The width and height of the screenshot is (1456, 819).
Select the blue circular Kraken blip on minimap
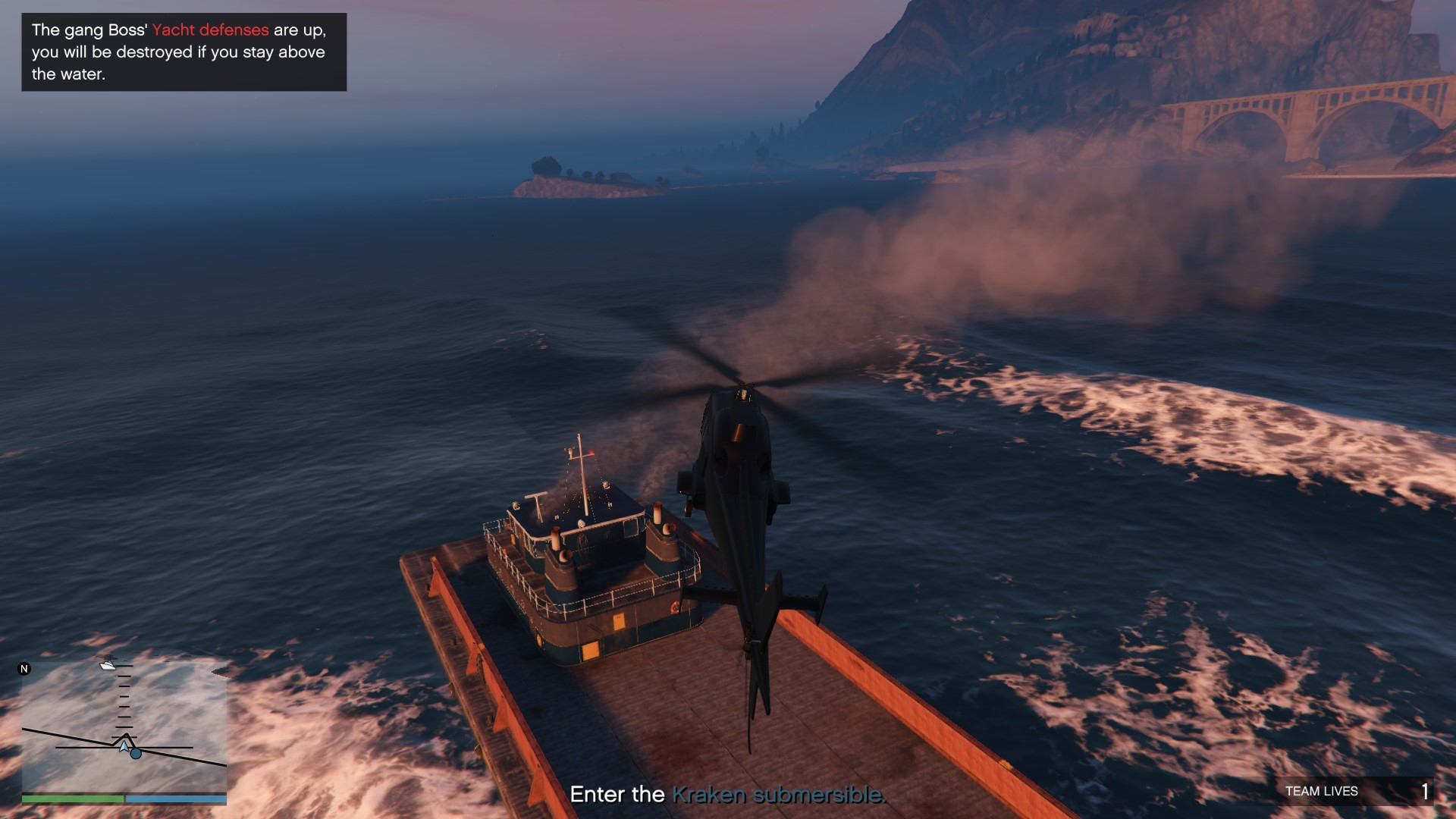(136, 754)
